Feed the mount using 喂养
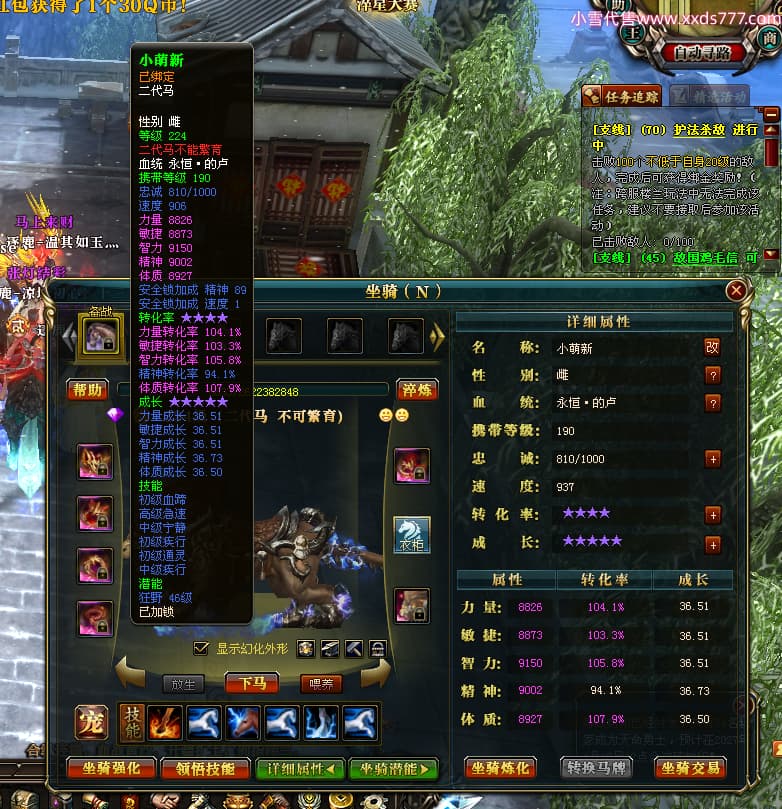 [321, 684]
